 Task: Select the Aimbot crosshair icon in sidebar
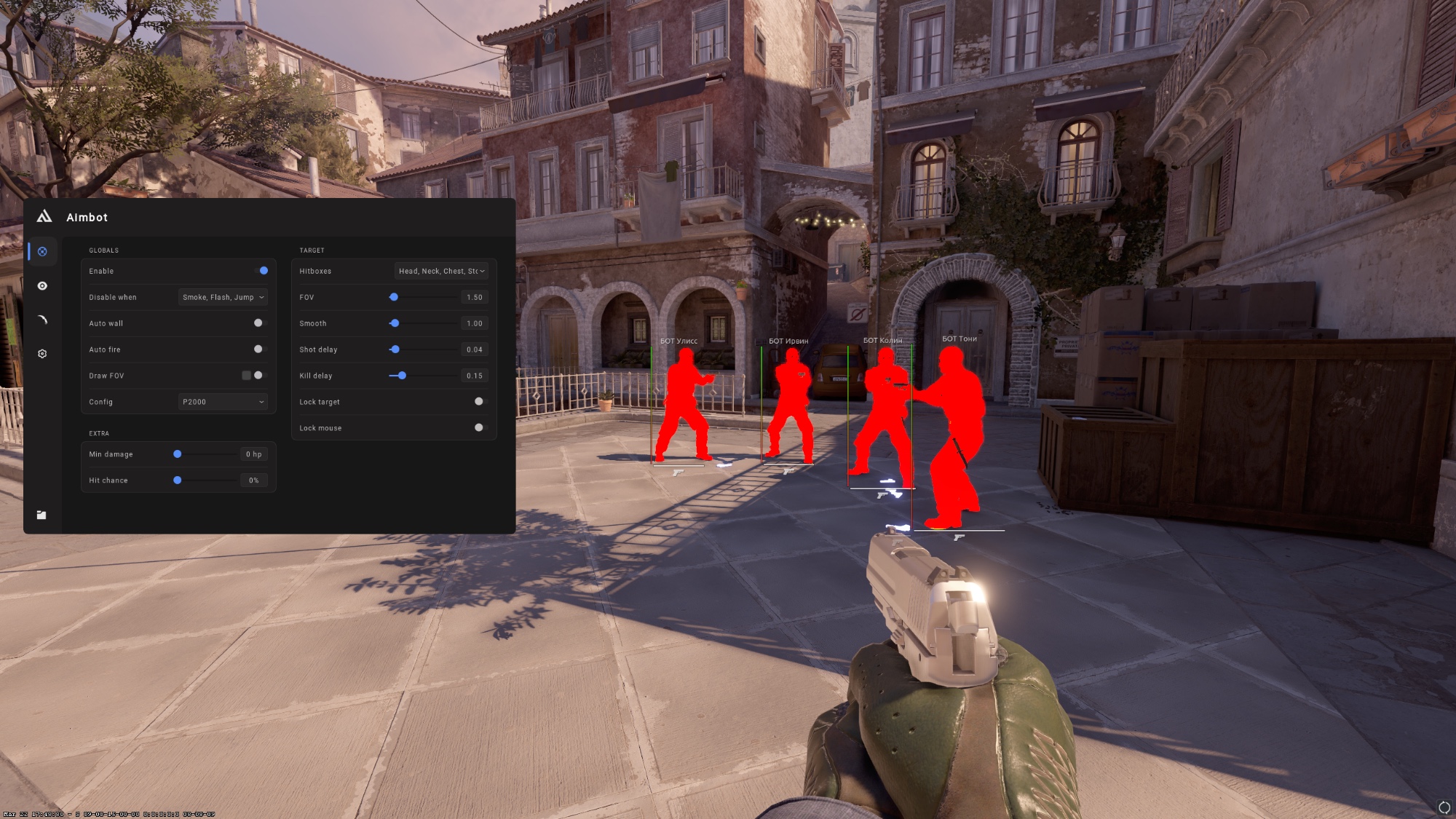pos(41,251)
